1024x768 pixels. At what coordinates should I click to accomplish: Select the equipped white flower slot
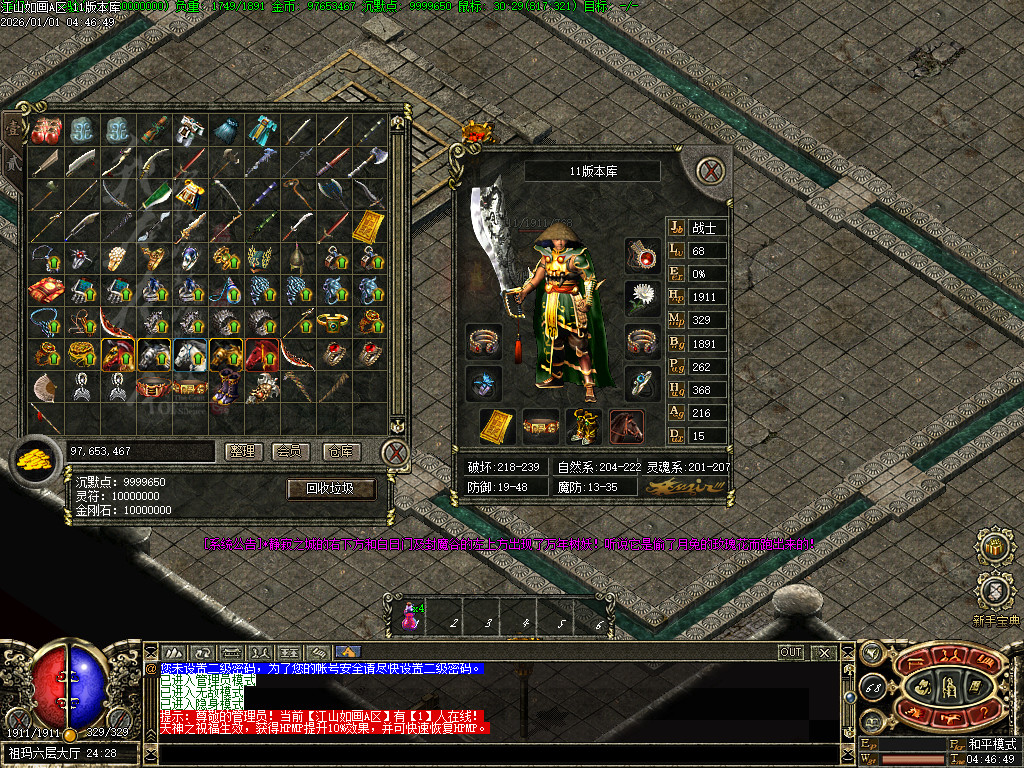(642, 297)
